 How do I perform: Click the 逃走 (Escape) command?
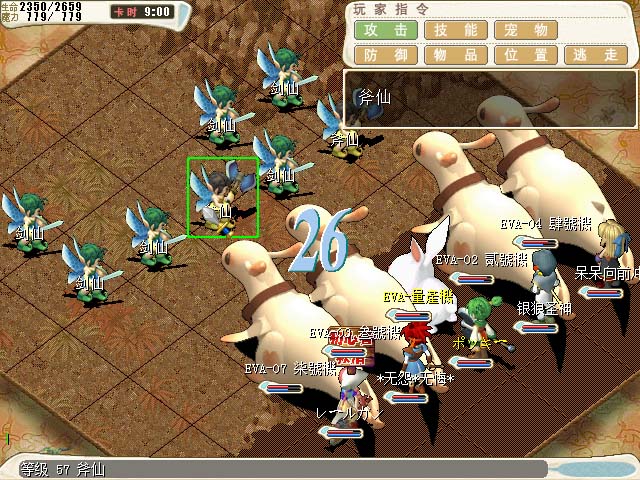click(x=595, y=55)
